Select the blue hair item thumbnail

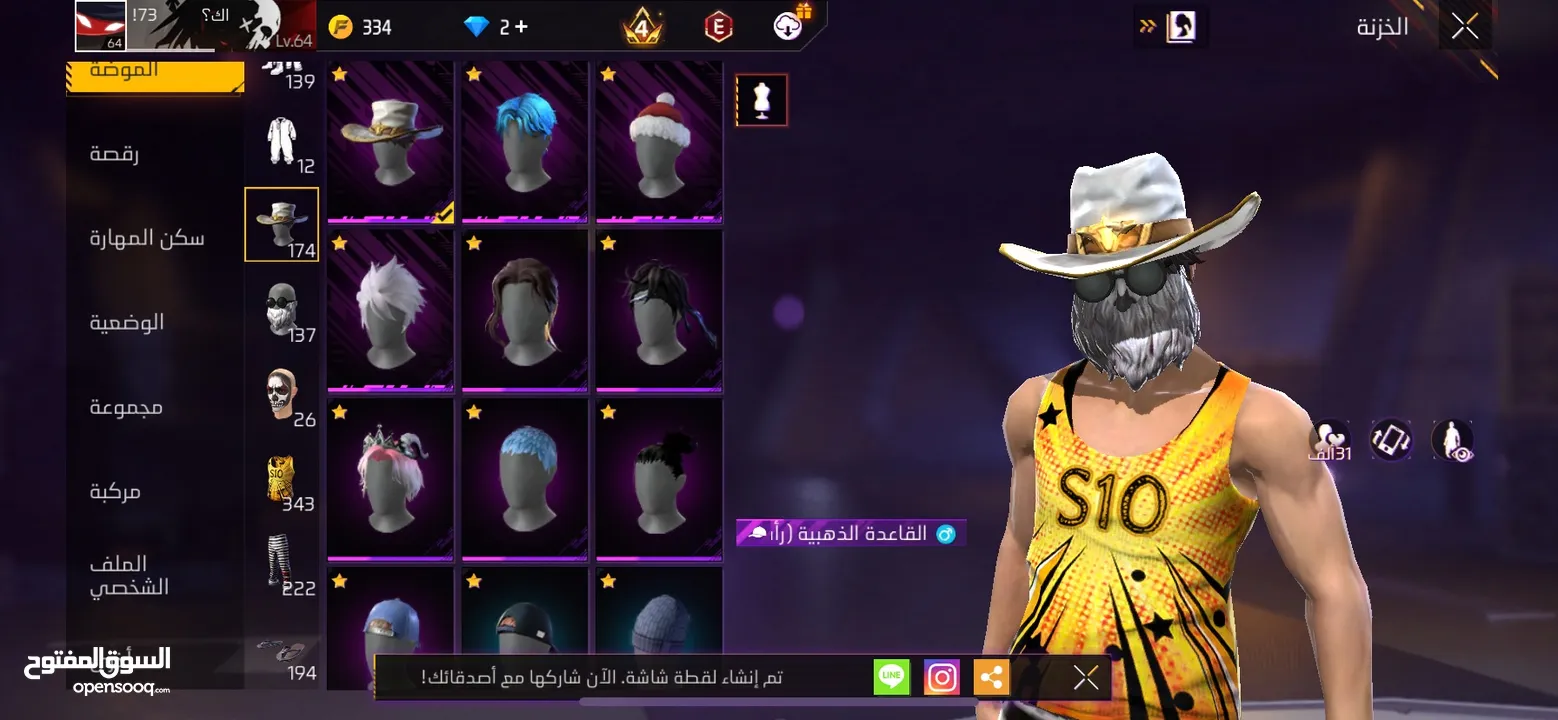pyautogui.click(x=524, y=140)
